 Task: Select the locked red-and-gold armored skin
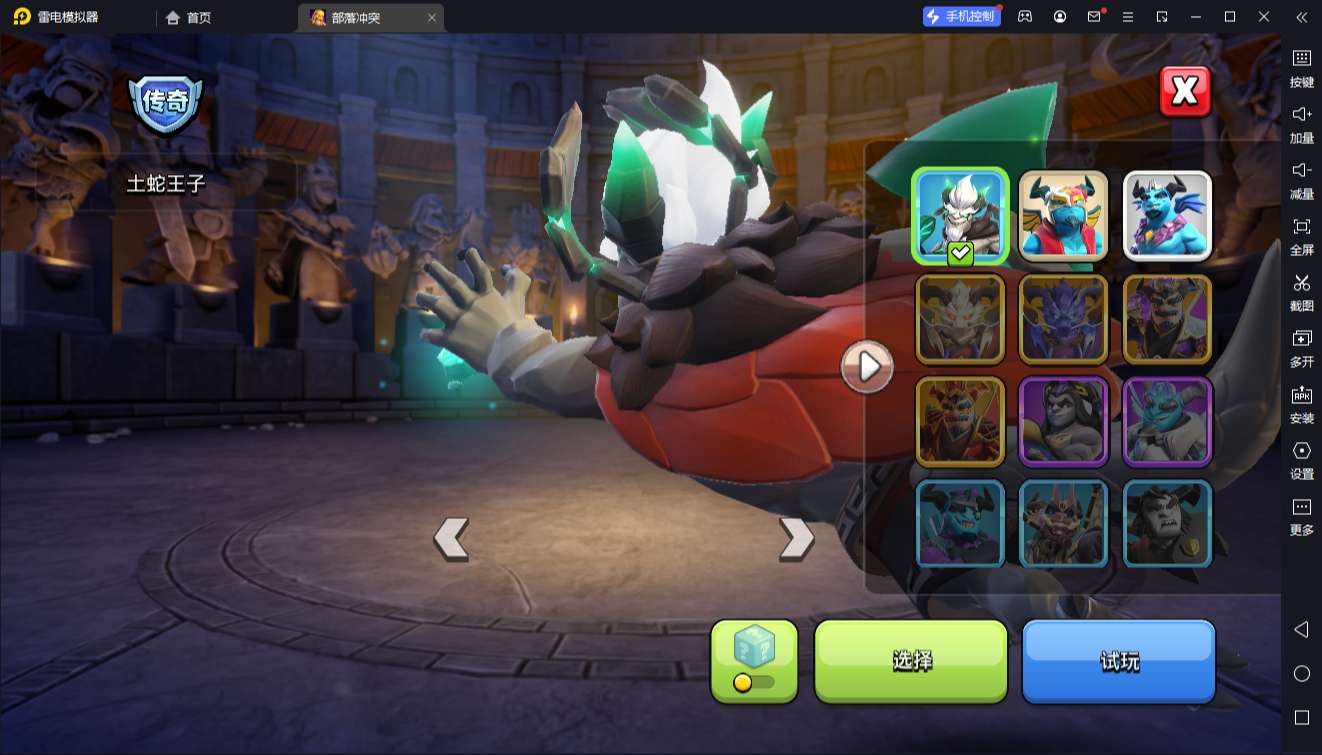(960, 422)
